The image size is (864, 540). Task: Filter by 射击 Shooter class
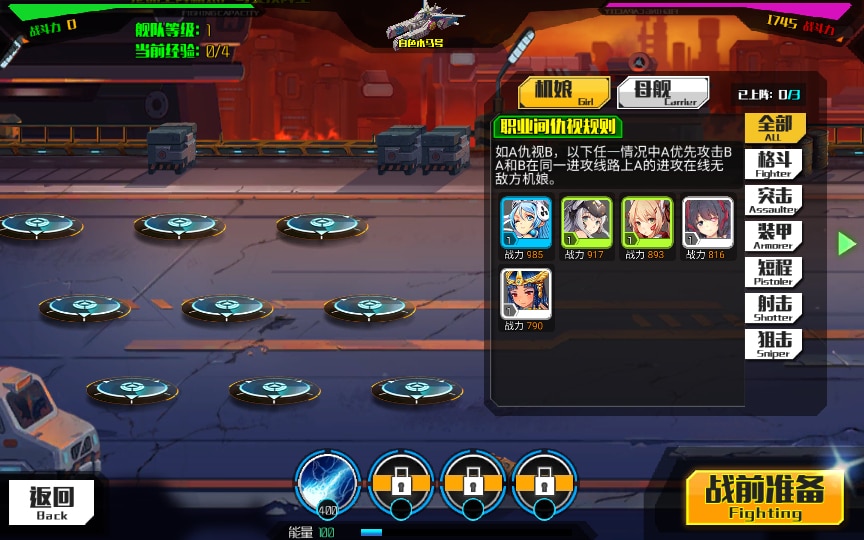tap(774, 308)
